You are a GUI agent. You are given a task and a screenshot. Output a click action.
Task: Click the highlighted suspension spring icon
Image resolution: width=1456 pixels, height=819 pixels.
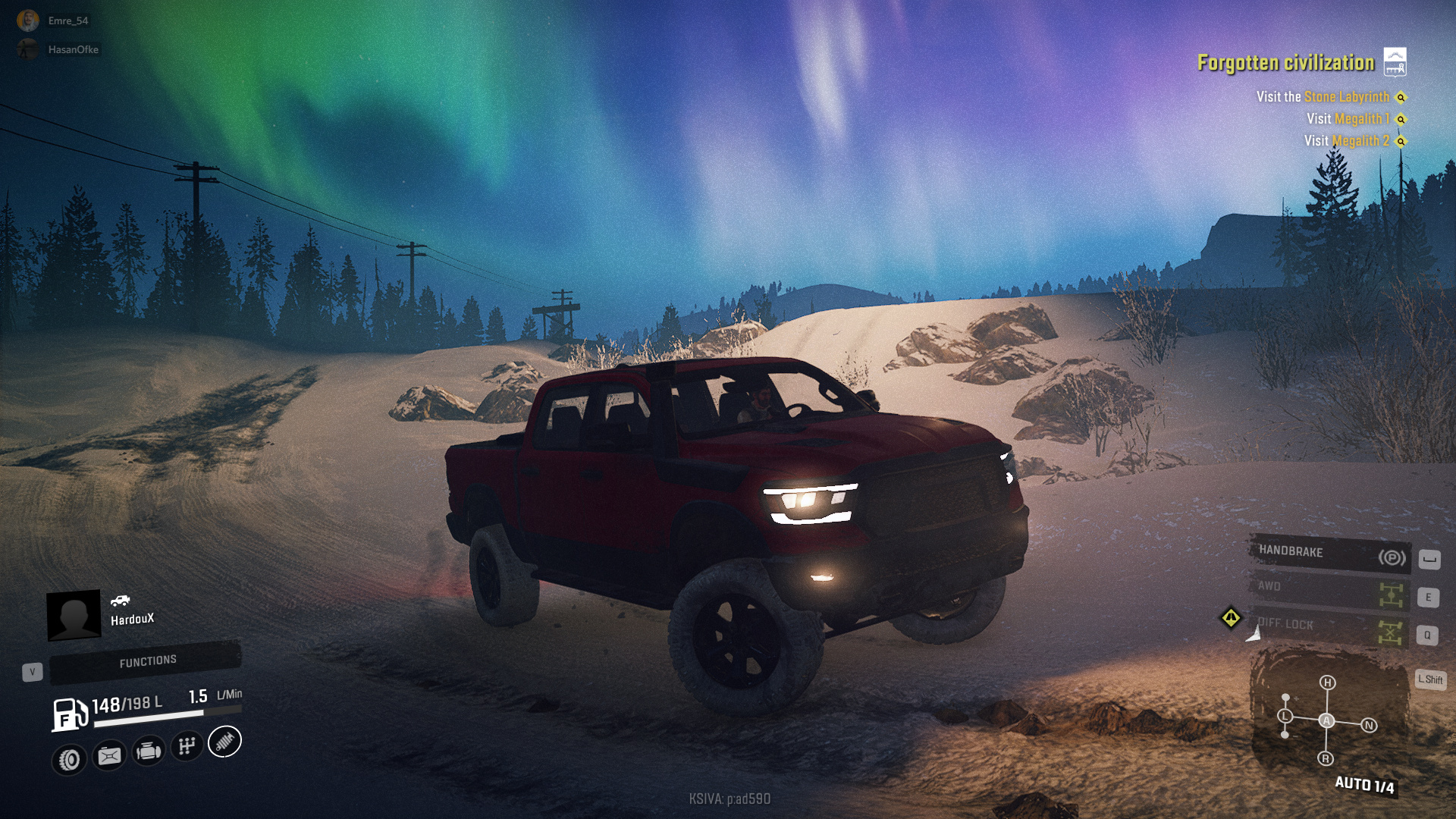[x=224, y=742]
